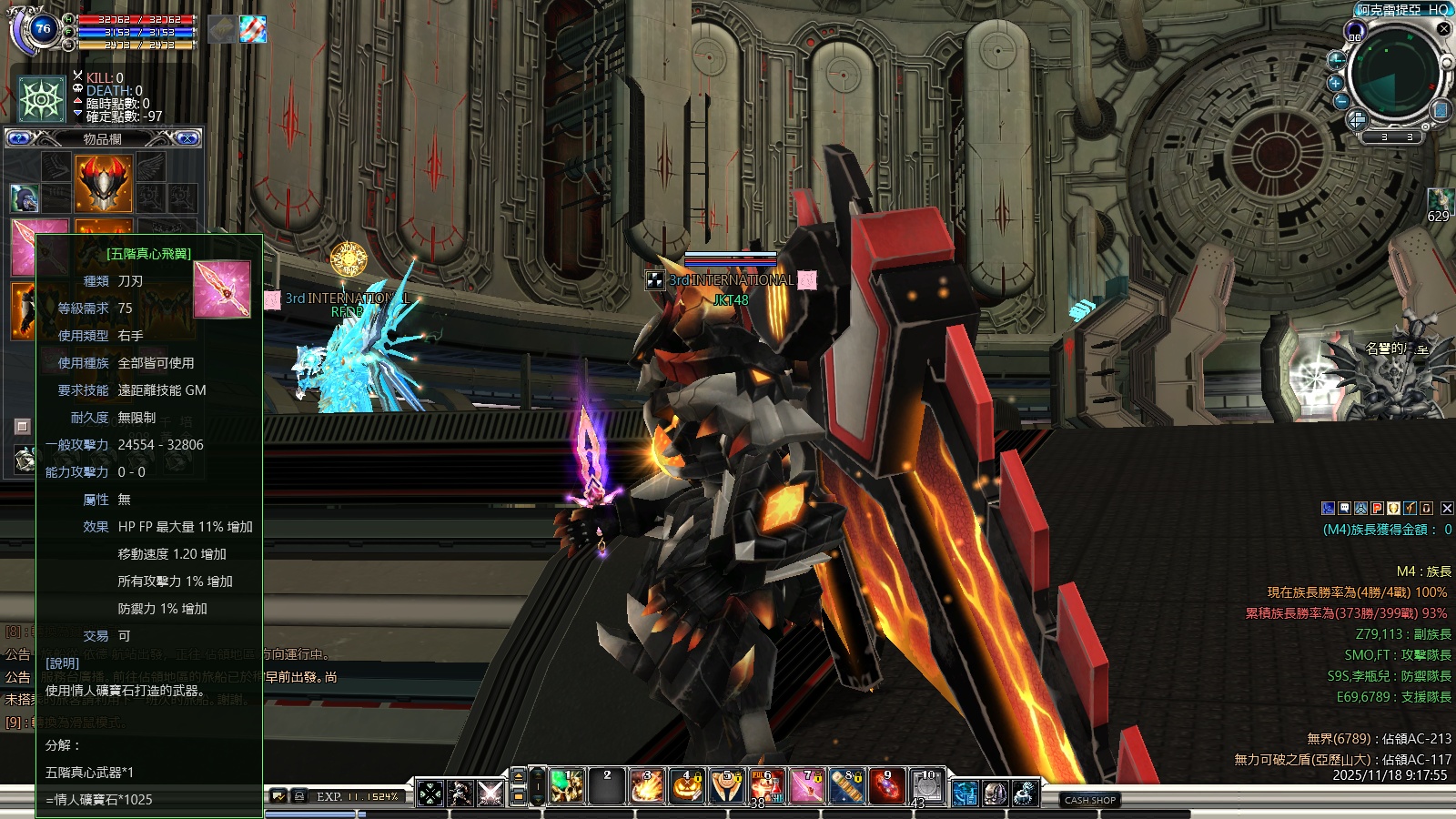This screenshot has height=819, width=1456.
Task: Activate the pink blade in hotbar slot 7
Action: point(807,787)
